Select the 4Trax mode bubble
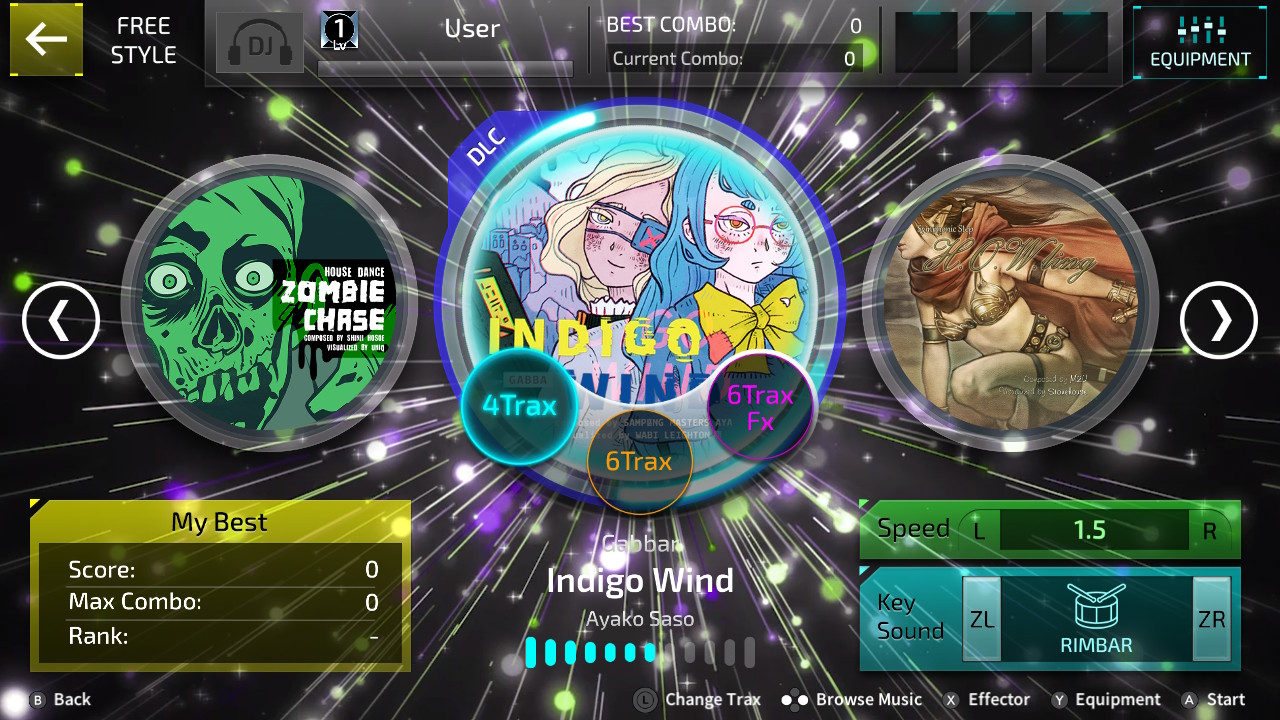This screenshot has height=720, width=1280. click(520, 405)
